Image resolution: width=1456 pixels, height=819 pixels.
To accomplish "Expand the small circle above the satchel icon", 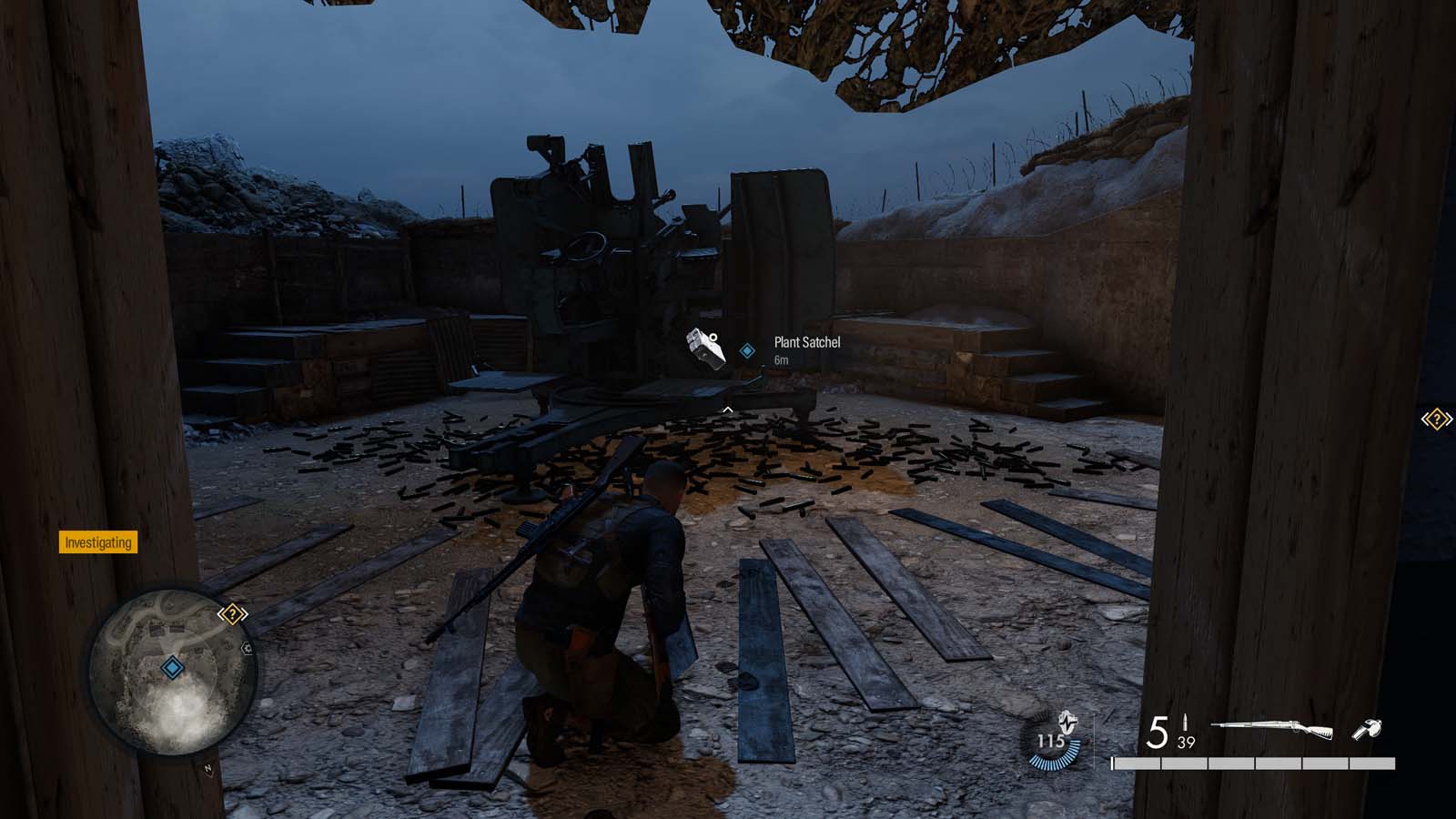I will [x=713, y=338].
